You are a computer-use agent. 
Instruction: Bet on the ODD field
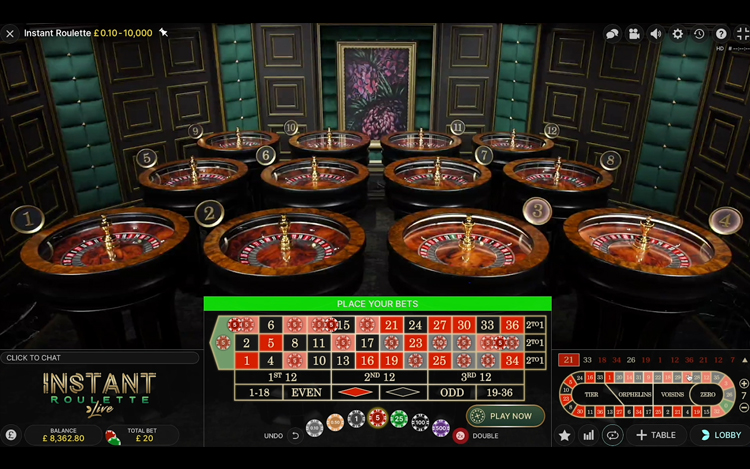click(x=451, y=393)
